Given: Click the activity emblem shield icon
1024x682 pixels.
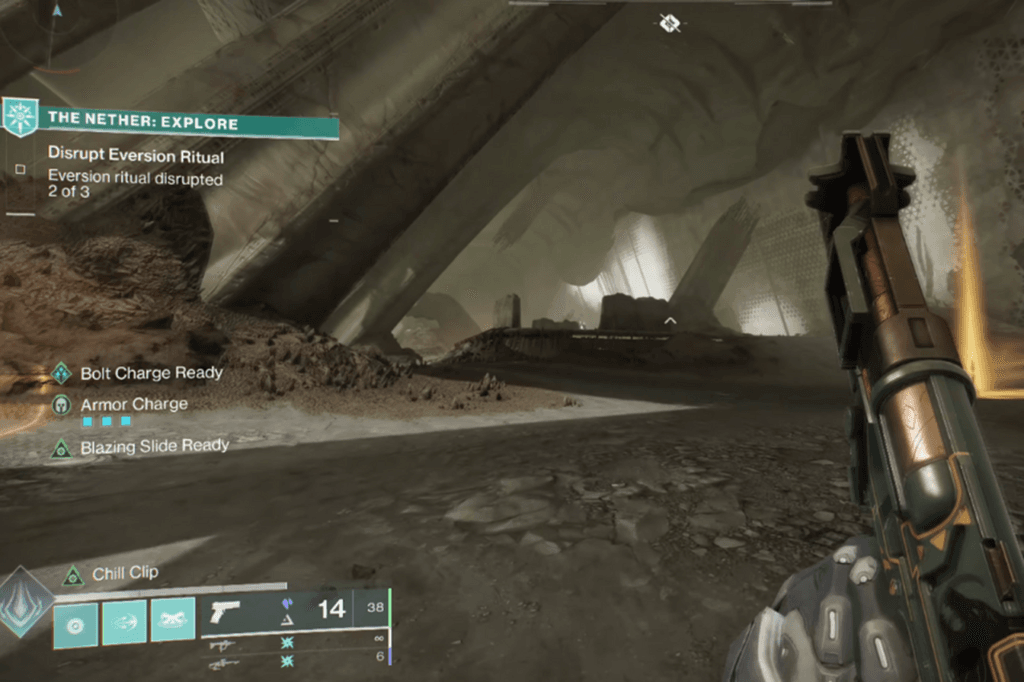Looking at the screenshot, I should [19, 117].
